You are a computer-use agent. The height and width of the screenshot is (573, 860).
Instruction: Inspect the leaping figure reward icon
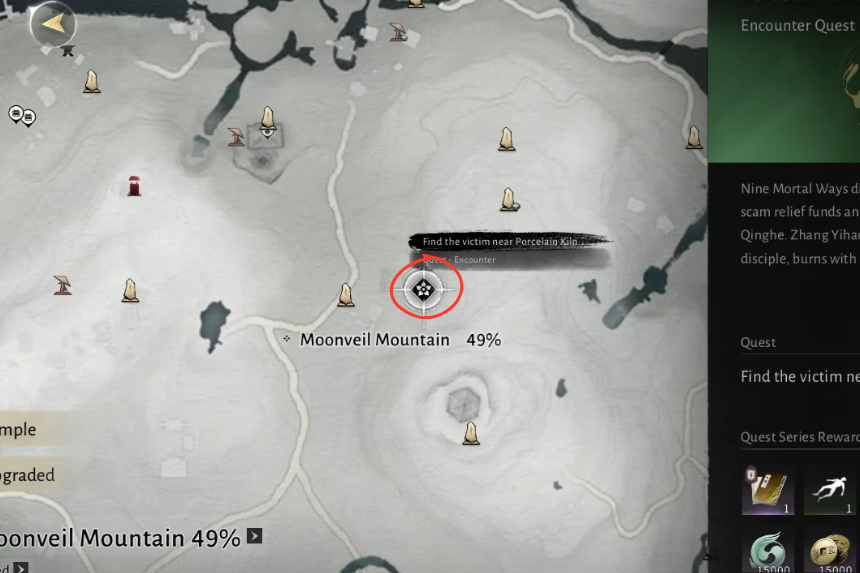[830, 491]
